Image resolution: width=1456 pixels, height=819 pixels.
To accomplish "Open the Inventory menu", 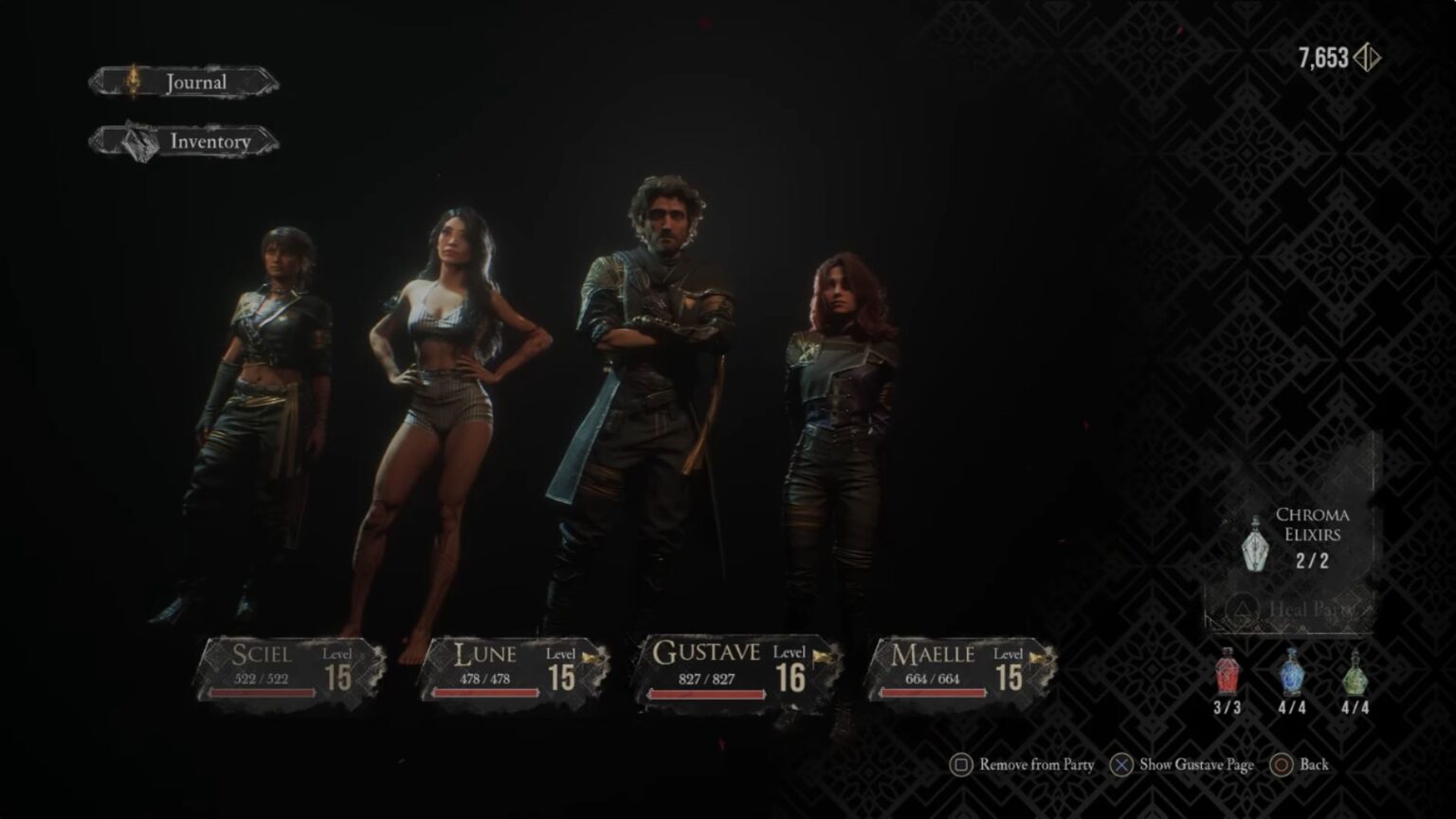I will click(209, 140).
